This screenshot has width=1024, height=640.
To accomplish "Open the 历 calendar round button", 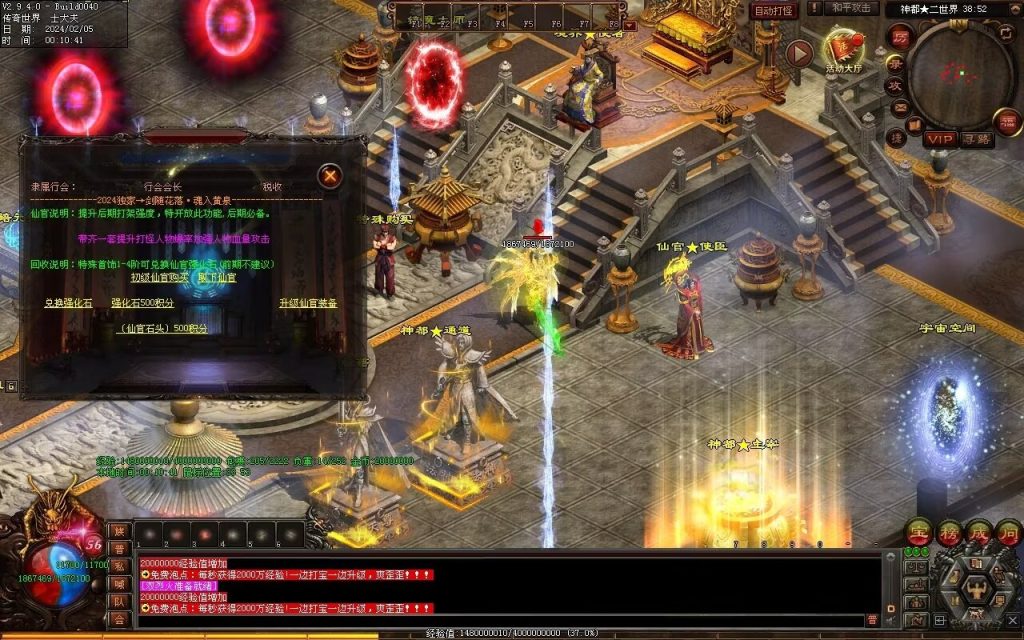I will pos(900,38).
